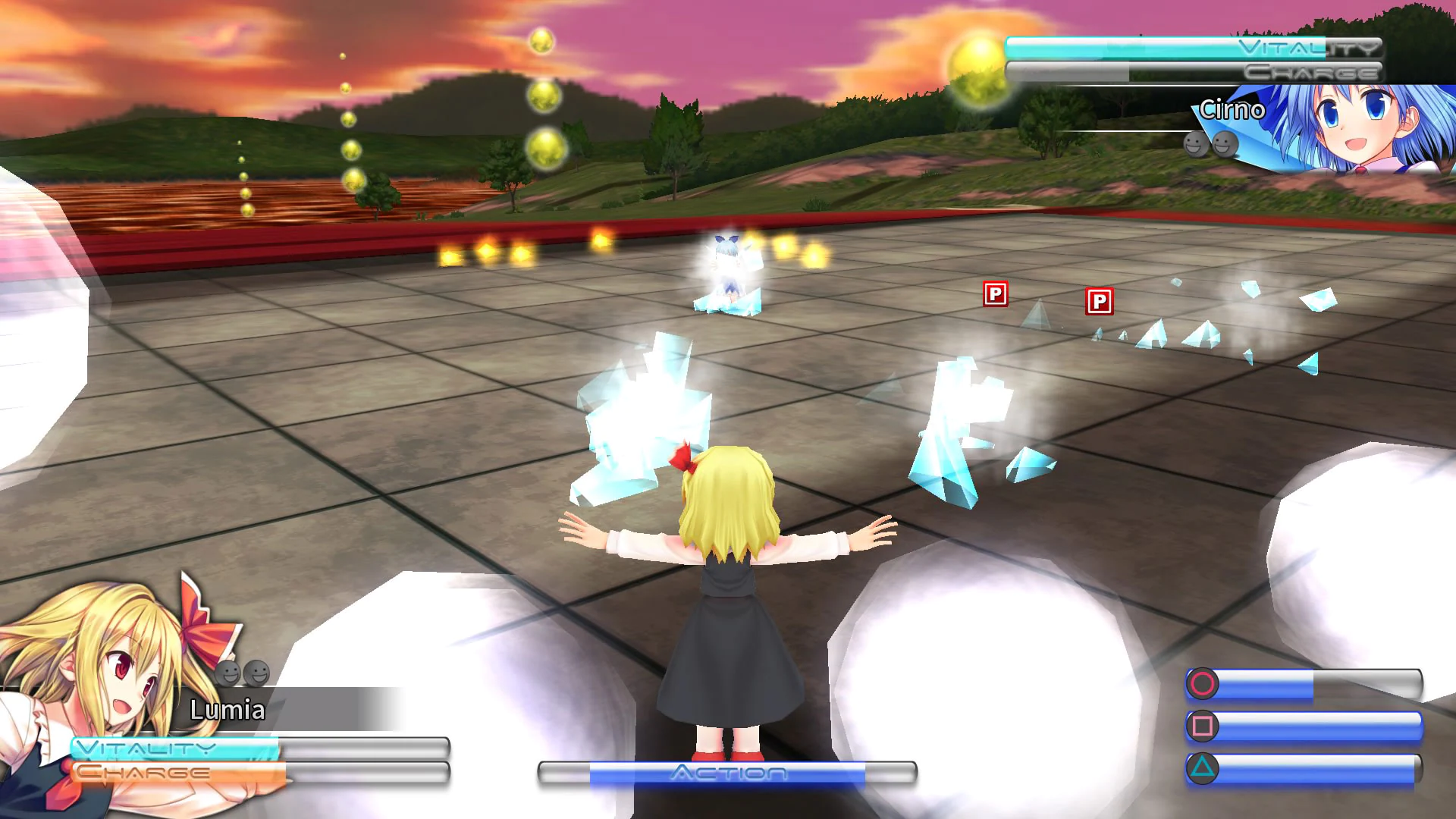This screenshot has height=819, width=1456.
Task: Toggle the darkened smiley beside Cirno's name
Action: (1196, 144)
